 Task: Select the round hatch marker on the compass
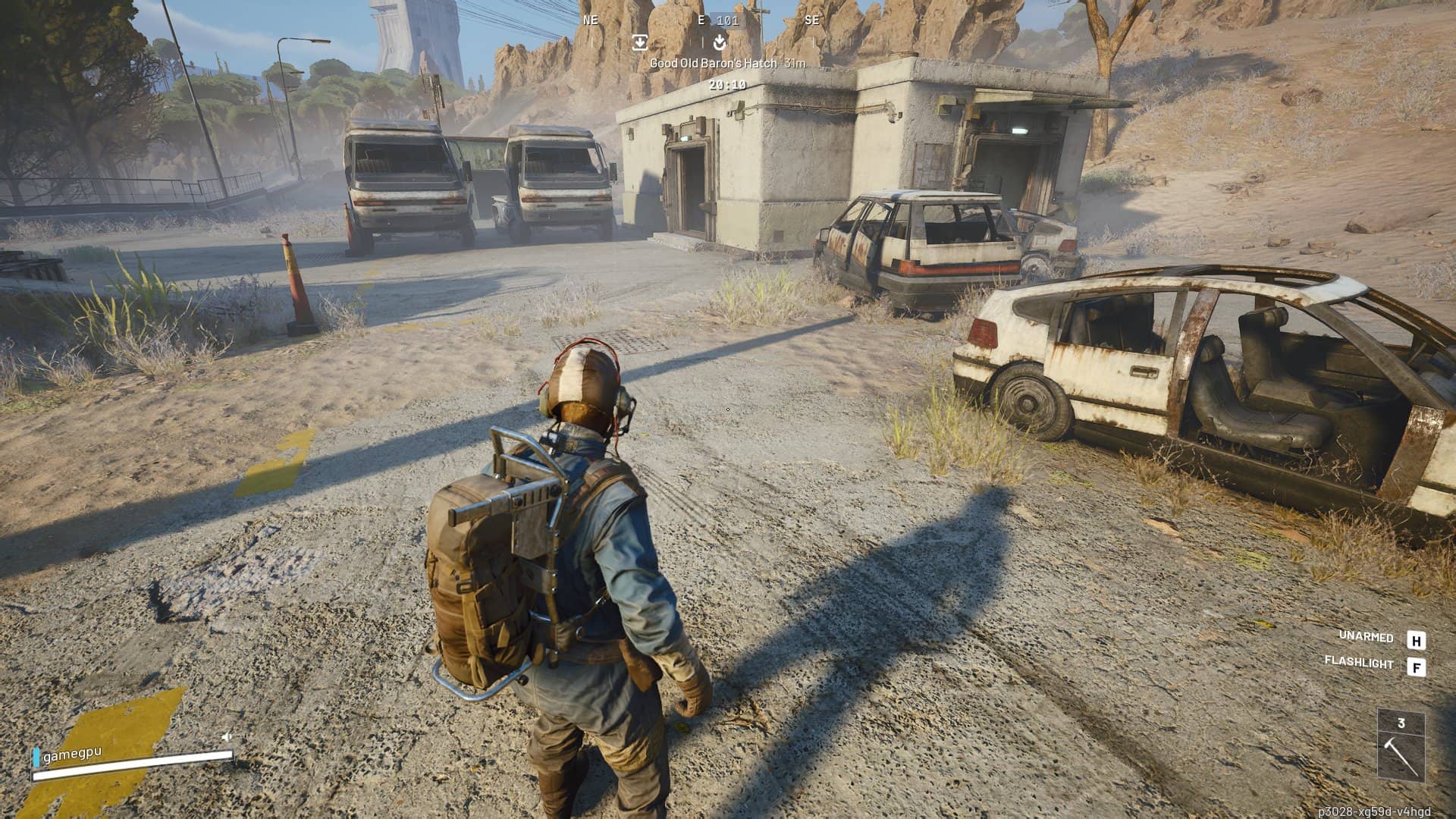coord(720,42)
